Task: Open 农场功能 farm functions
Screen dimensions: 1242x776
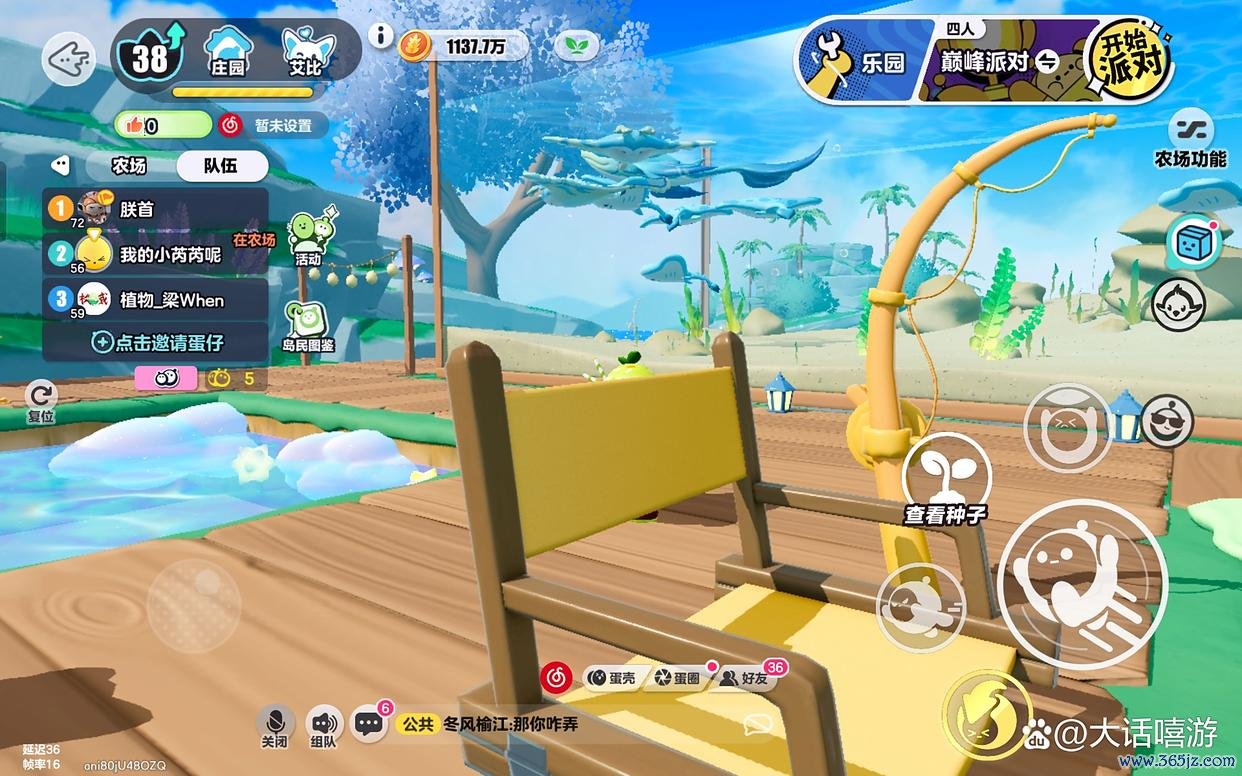Action: [x=1190, y=138]
